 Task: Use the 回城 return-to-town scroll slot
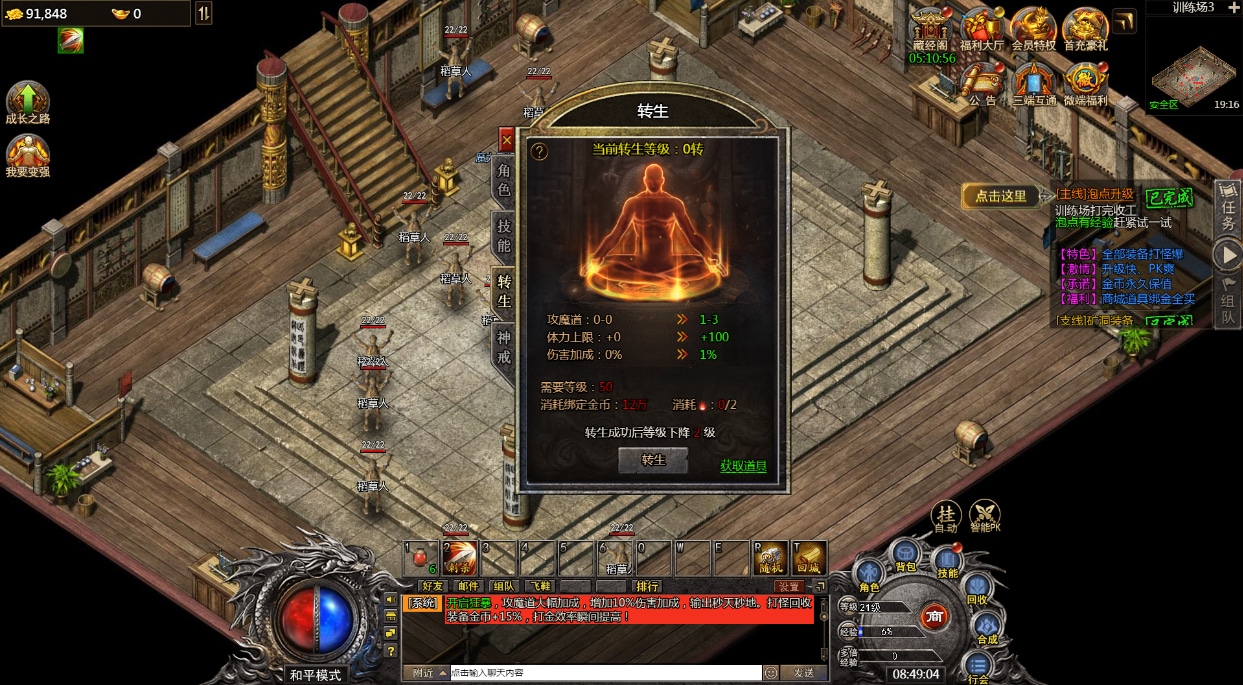pyautogui.click(x=809, y=558)
